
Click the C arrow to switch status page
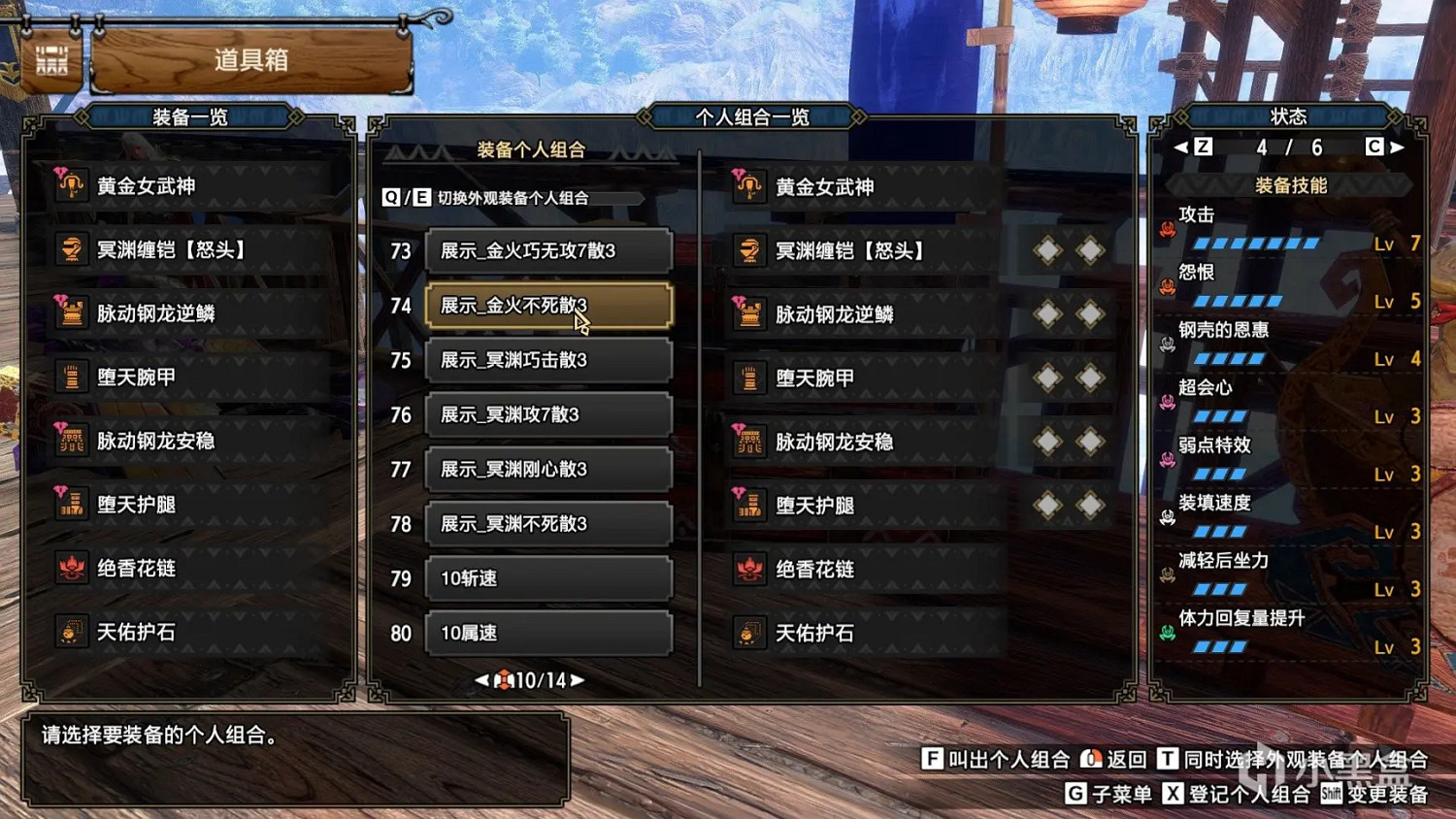(1390, 147)
